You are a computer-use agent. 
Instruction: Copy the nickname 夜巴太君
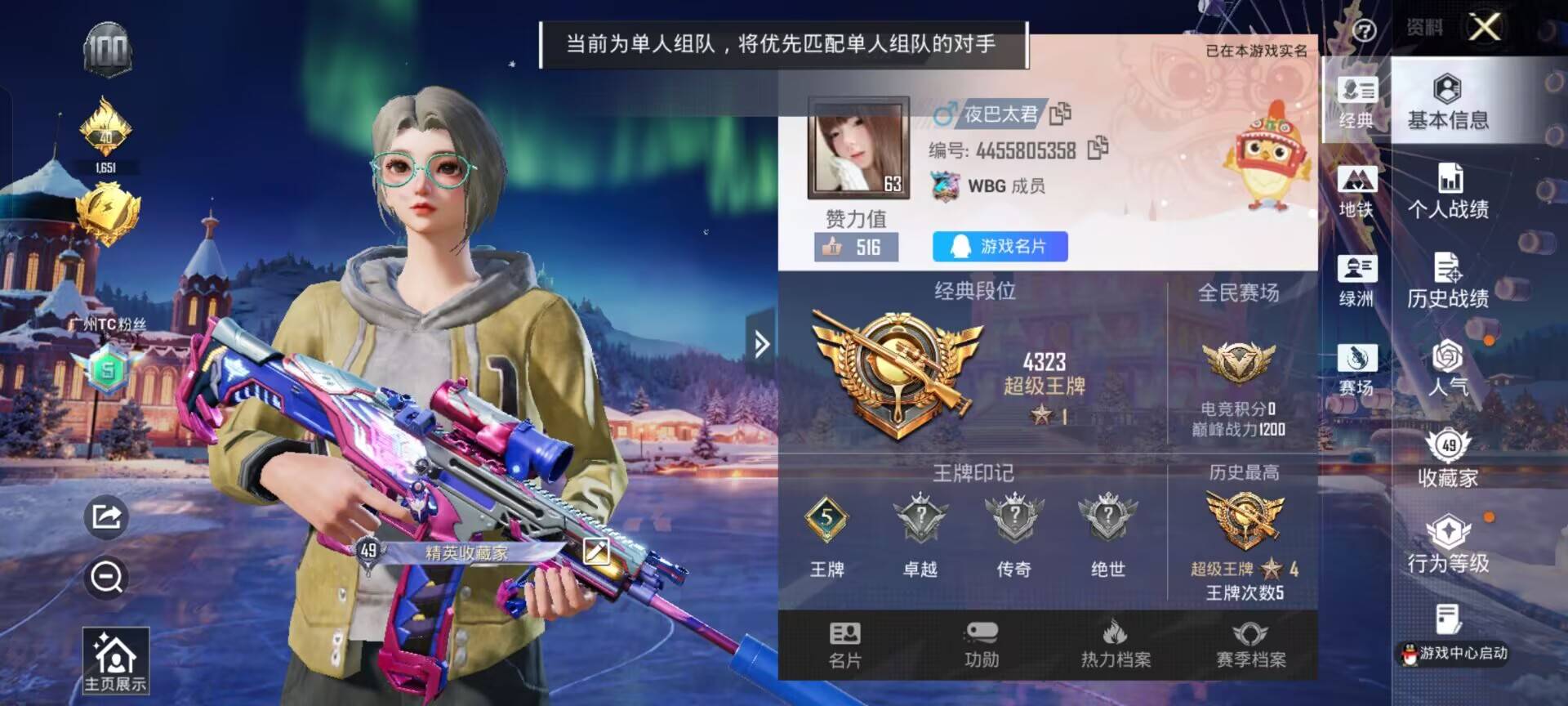[x=1062, y=114]
